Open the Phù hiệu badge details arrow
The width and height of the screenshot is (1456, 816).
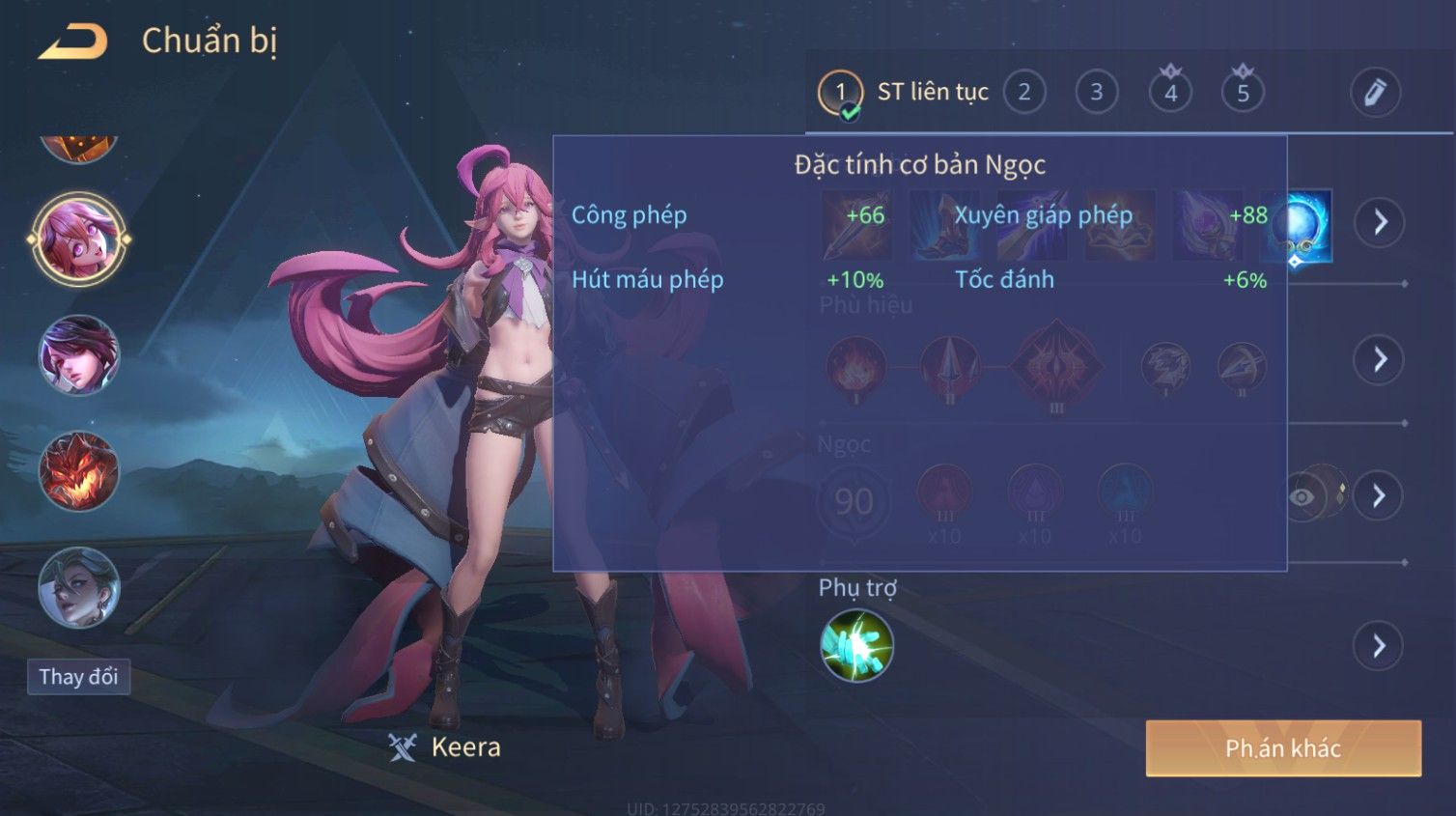[1379, 359]
